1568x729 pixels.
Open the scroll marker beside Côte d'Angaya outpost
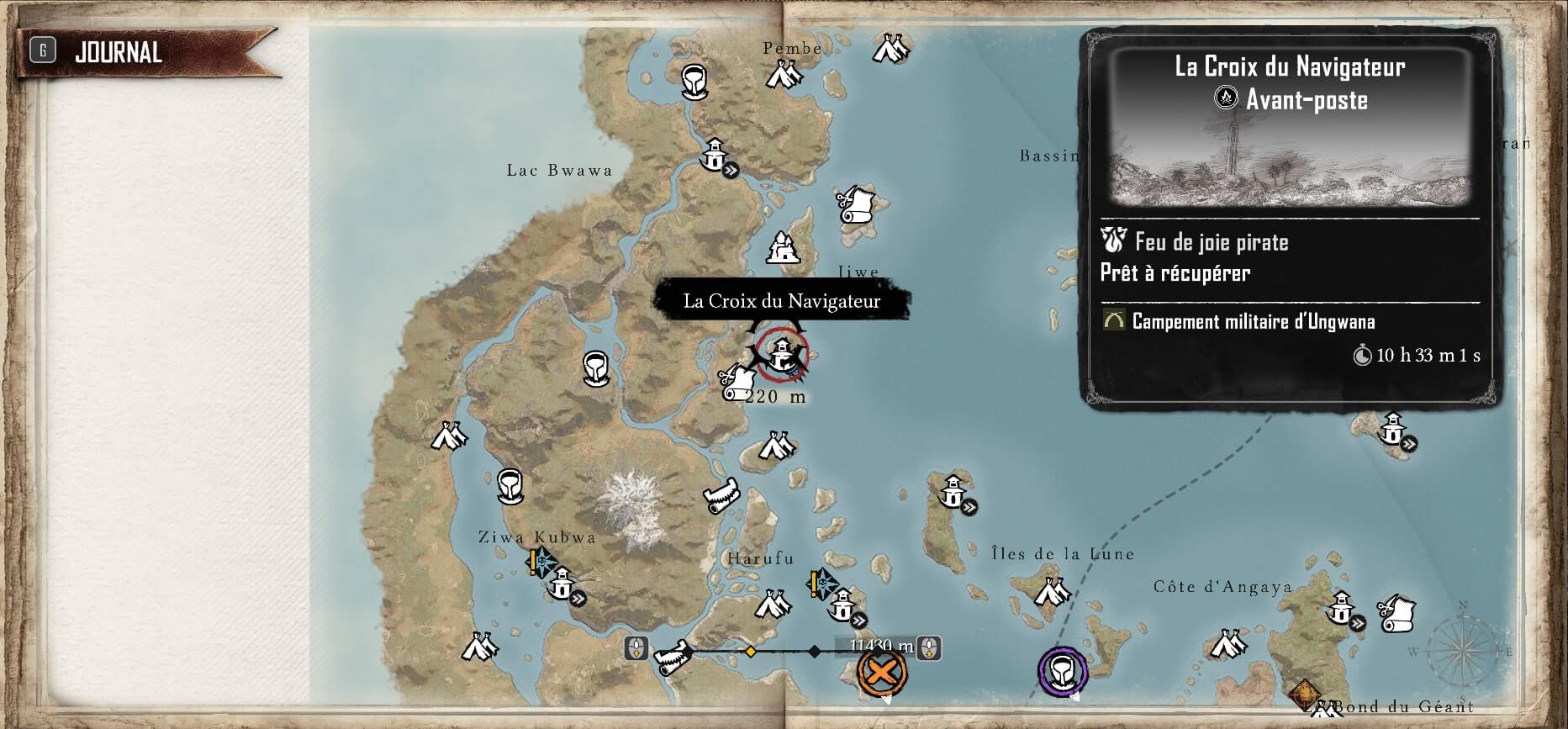(1396, 613)
